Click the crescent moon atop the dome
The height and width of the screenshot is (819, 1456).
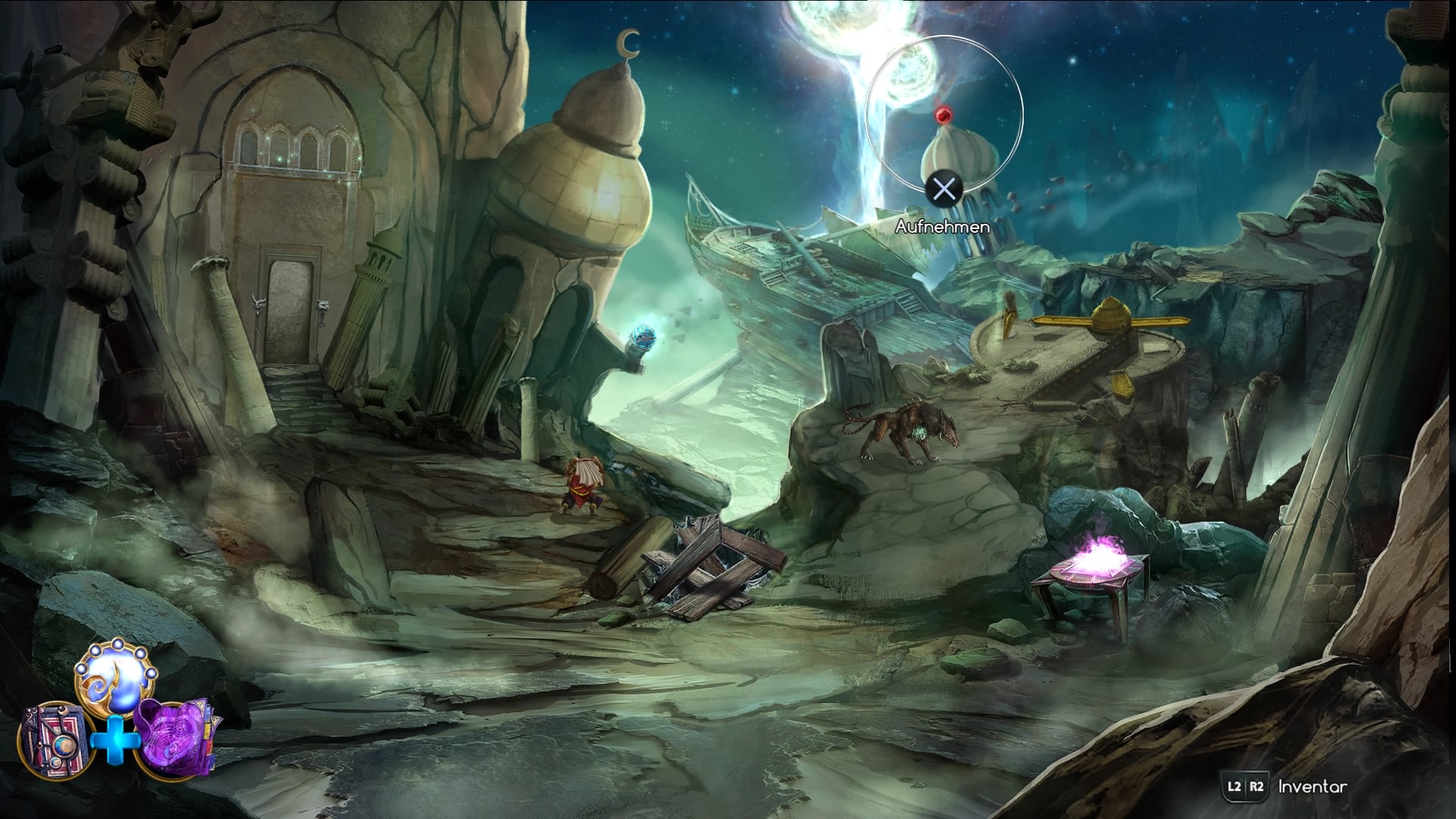[x=627, y=42]
